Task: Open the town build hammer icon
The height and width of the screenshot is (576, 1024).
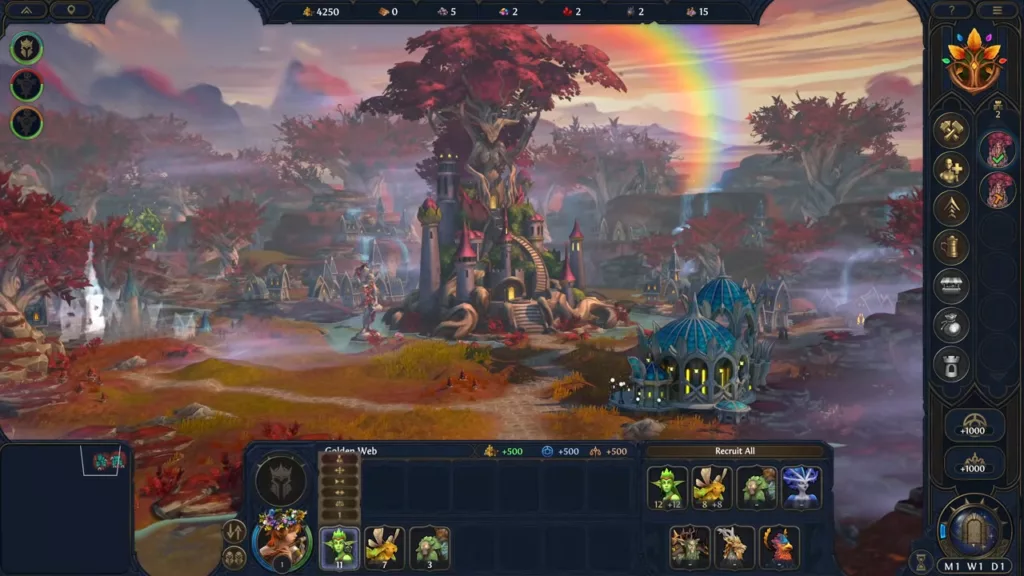Action: click(x=951, y=130)
